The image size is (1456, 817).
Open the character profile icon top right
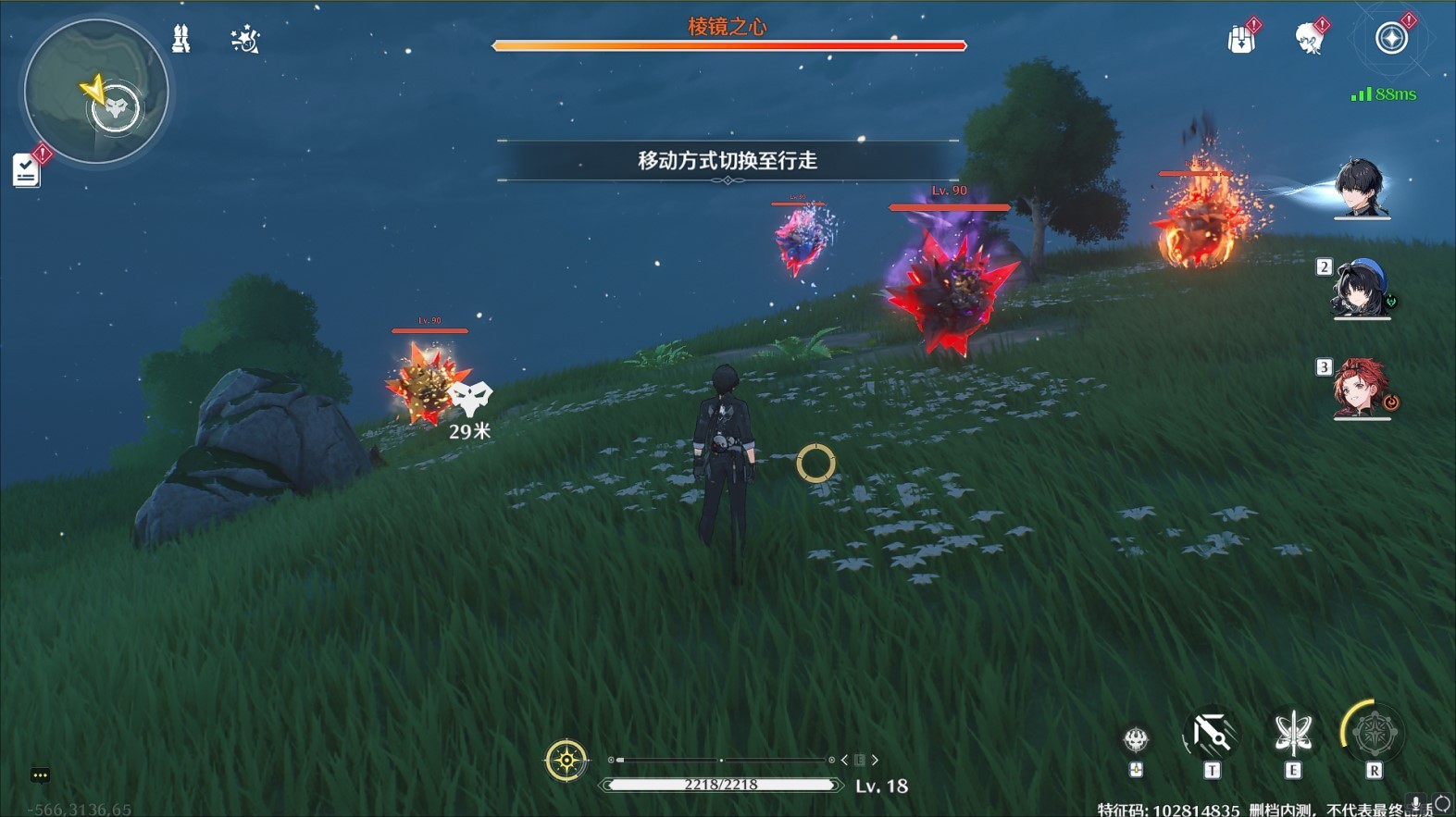click(x=1311, y=37)
